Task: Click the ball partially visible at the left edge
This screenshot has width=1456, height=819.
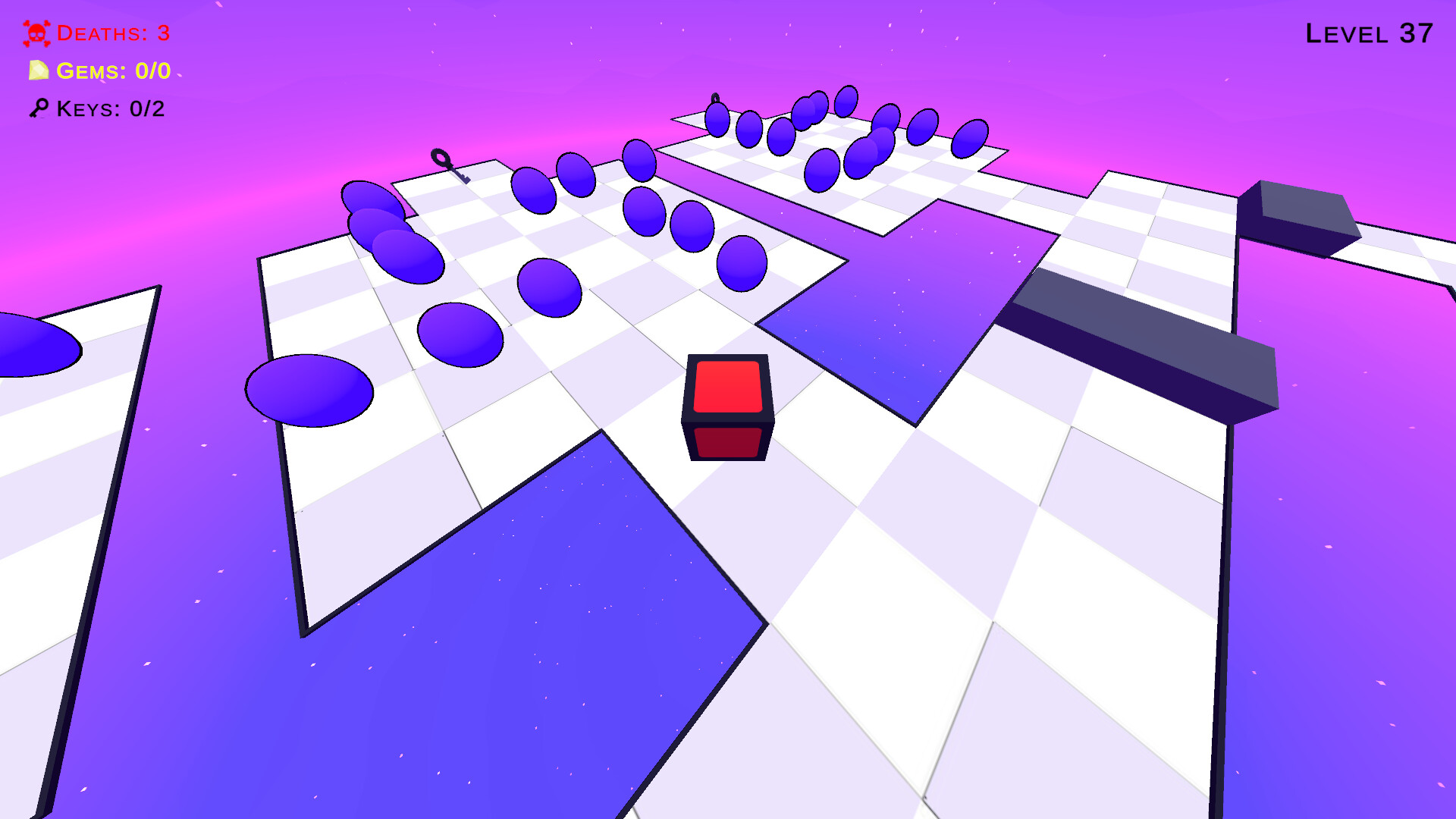Action: [x=23, y=341]
